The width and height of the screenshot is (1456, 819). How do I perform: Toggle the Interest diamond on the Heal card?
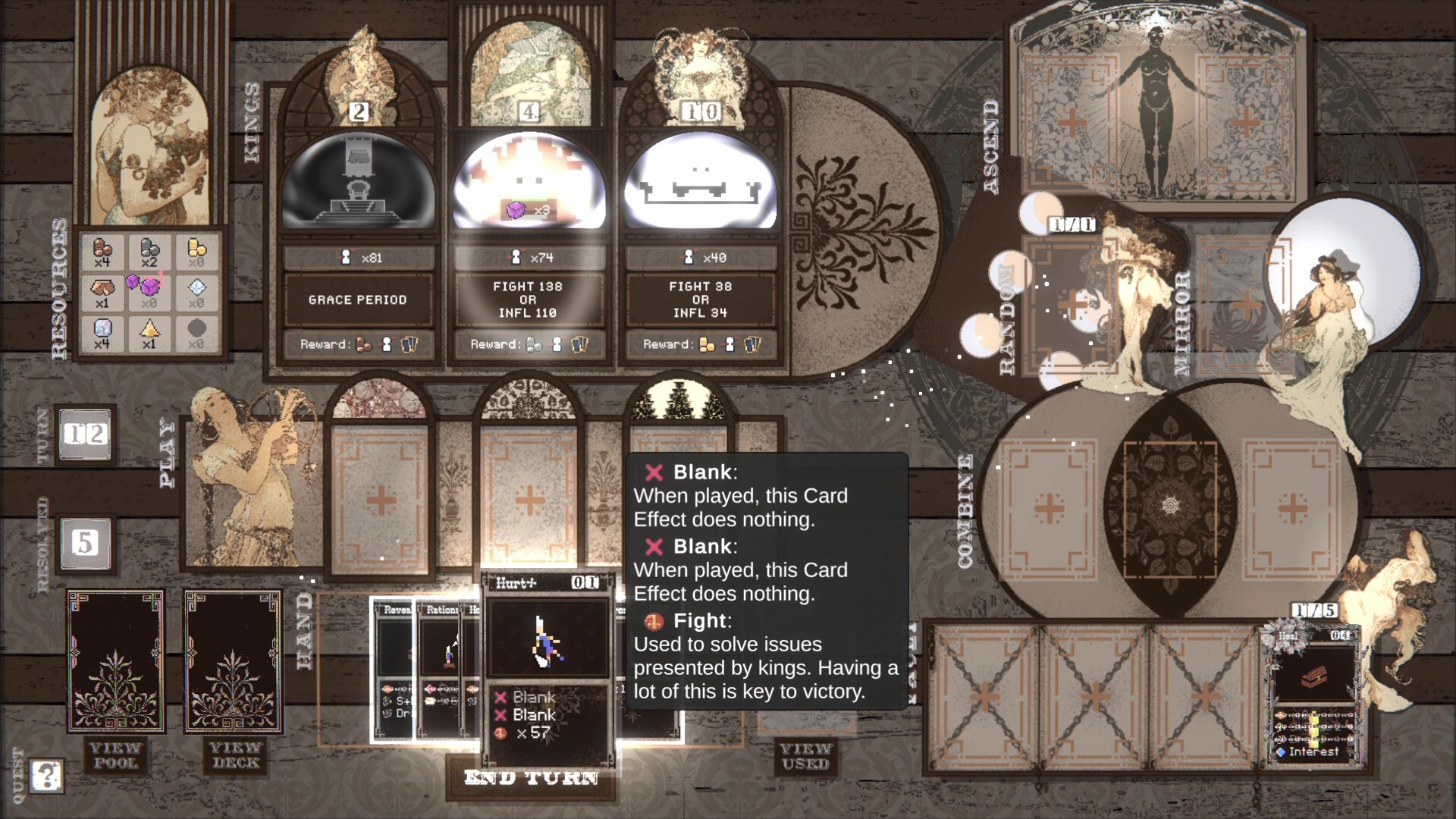pyautogui.click(x=1282, y=752)
